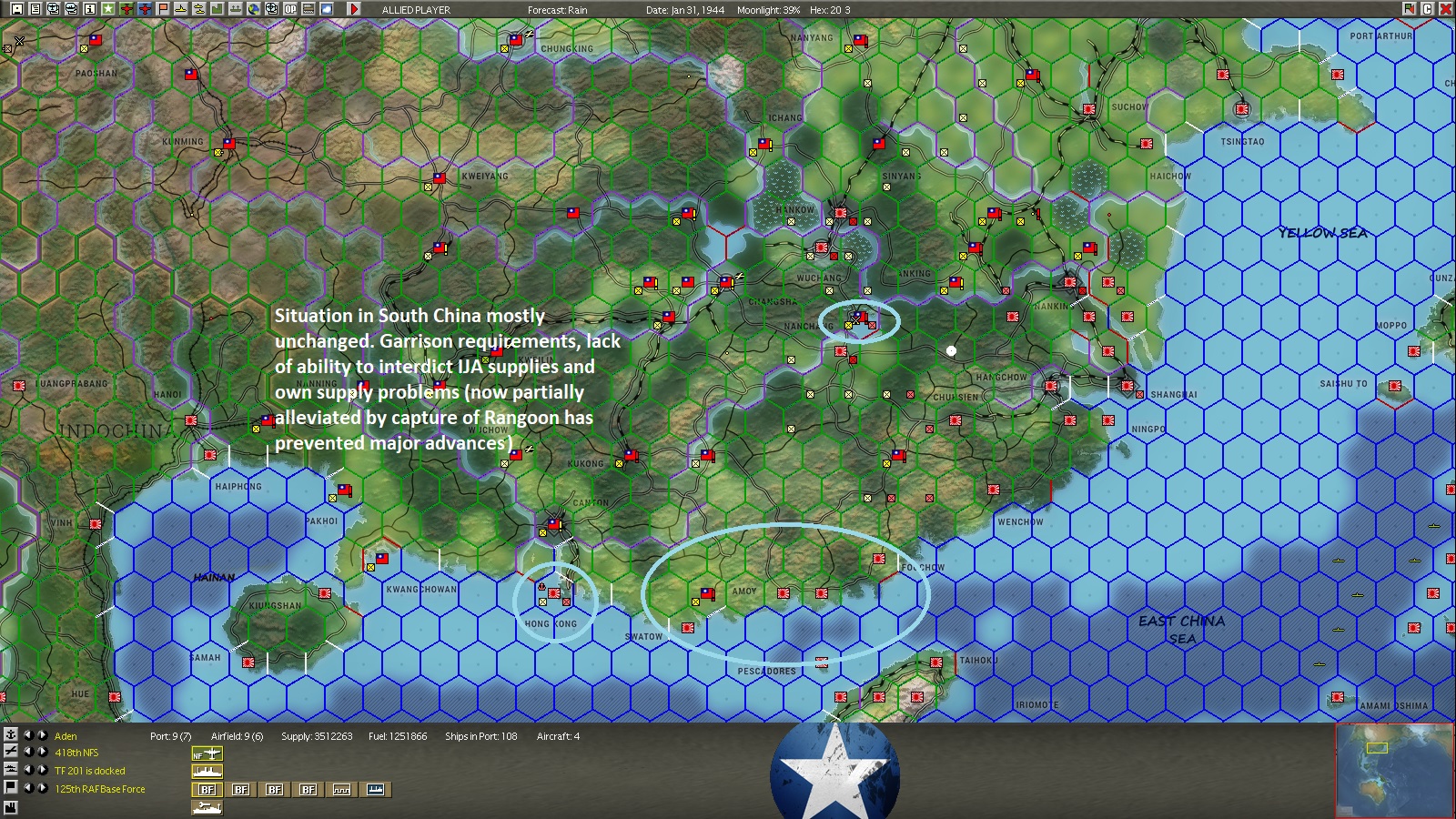
Task: Toggle the green star display option
Action: pyautogui.click(x=109, y=7)
